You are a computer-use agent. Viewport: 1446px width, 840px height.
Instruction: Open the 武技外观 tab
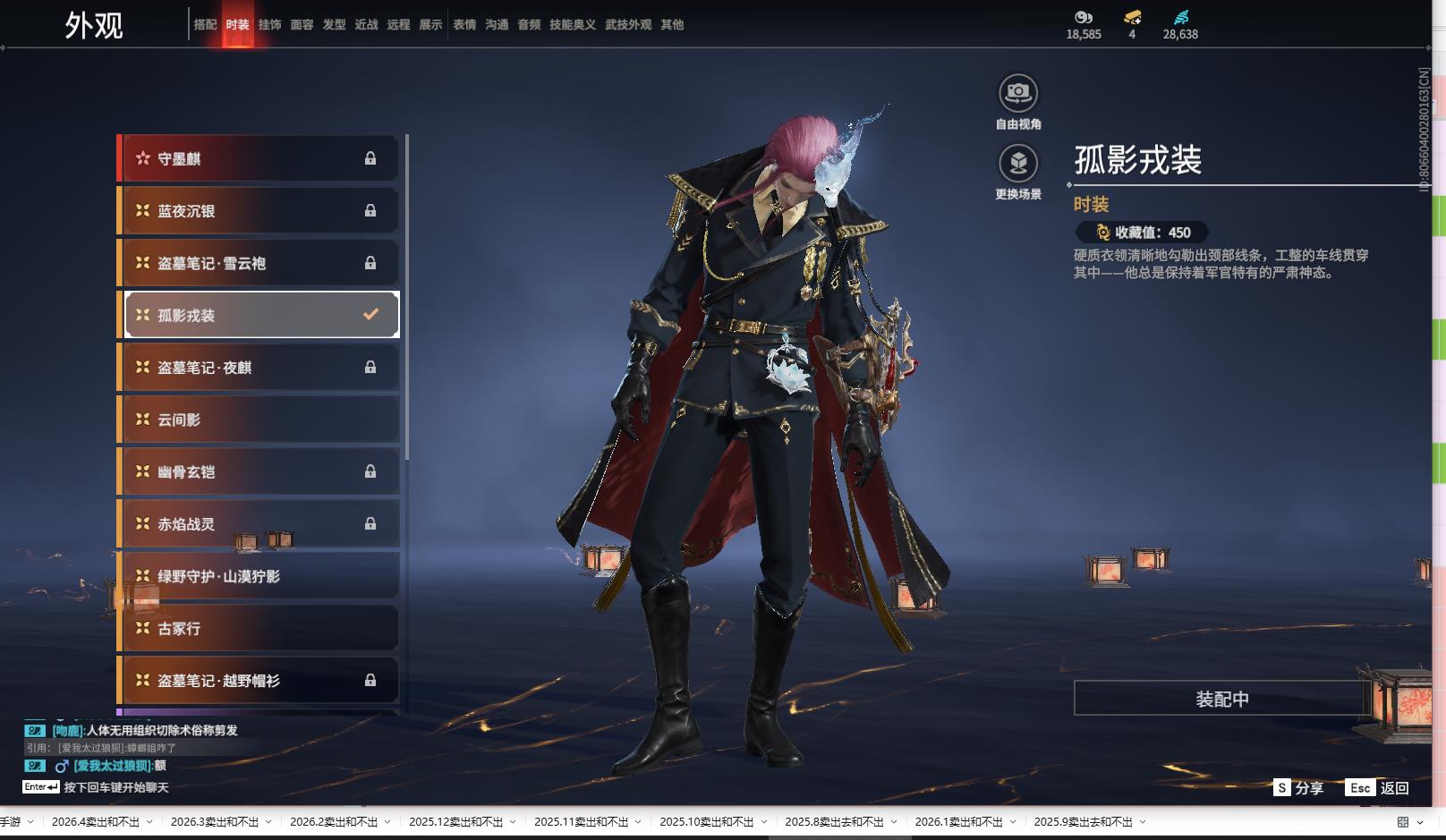(x=628, y=25)
